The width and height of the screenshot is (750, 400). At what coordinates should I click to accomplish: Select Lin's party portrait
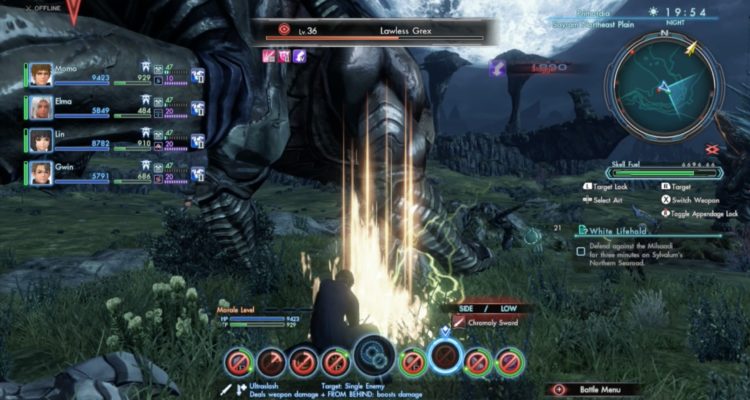coord(41,139)
